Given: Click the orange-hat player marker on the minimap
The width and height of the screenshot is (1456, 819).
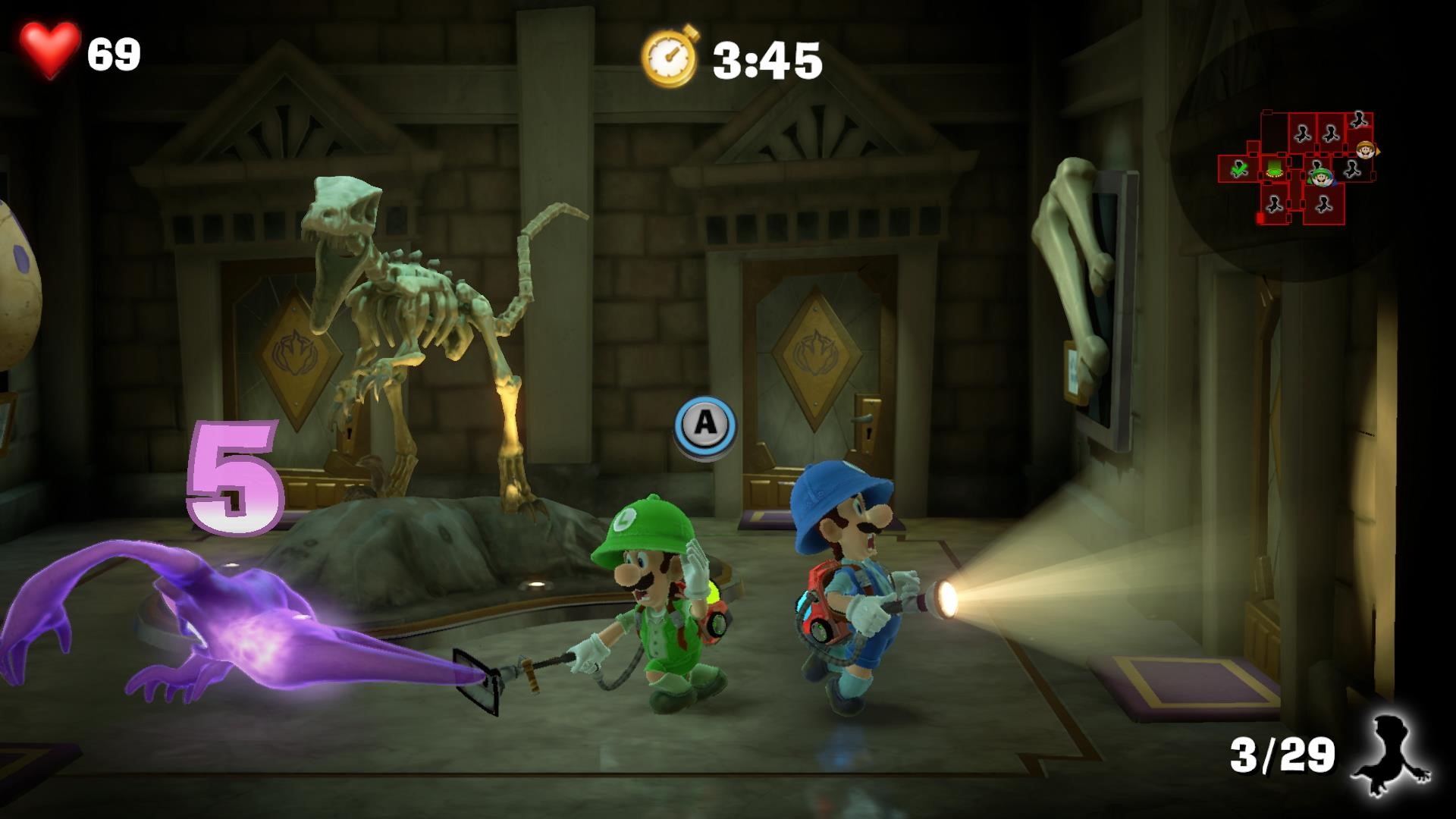Looking at the screenshot, I should pyautogui.click(x=1366, y=149).
